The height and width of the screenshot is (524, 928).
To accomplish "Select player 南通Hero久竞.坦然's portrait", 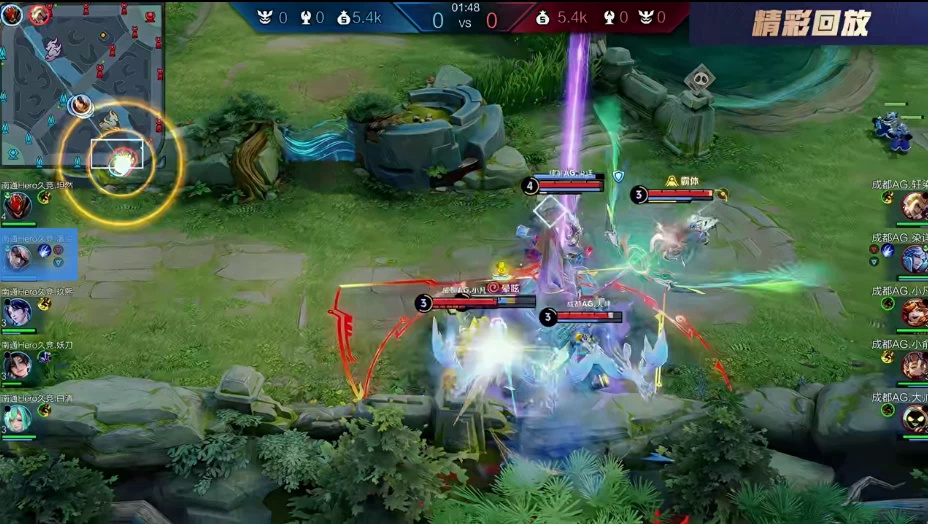I will 17,205.
